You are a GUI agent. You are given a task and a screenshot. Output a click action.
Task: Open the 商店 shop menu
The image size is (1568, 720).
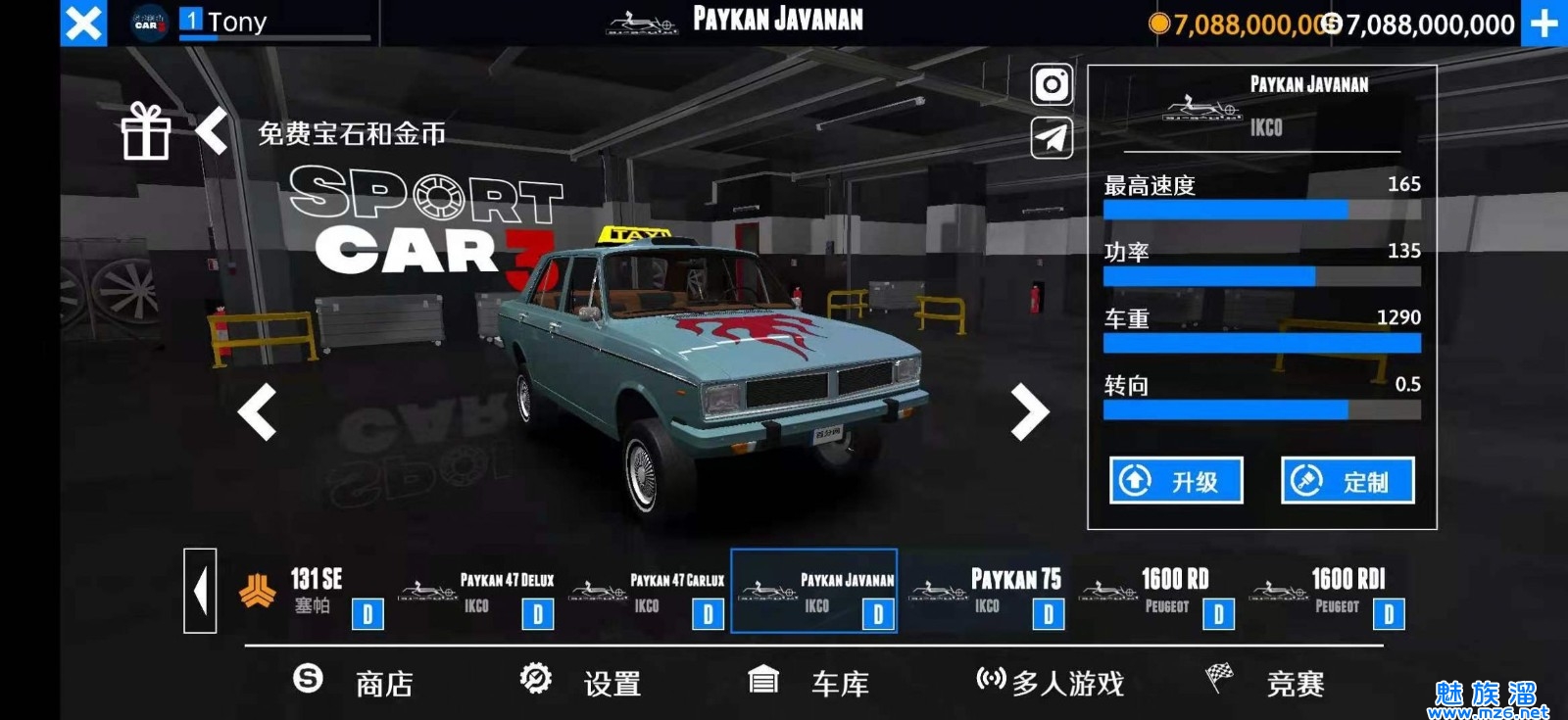[355, 683]
